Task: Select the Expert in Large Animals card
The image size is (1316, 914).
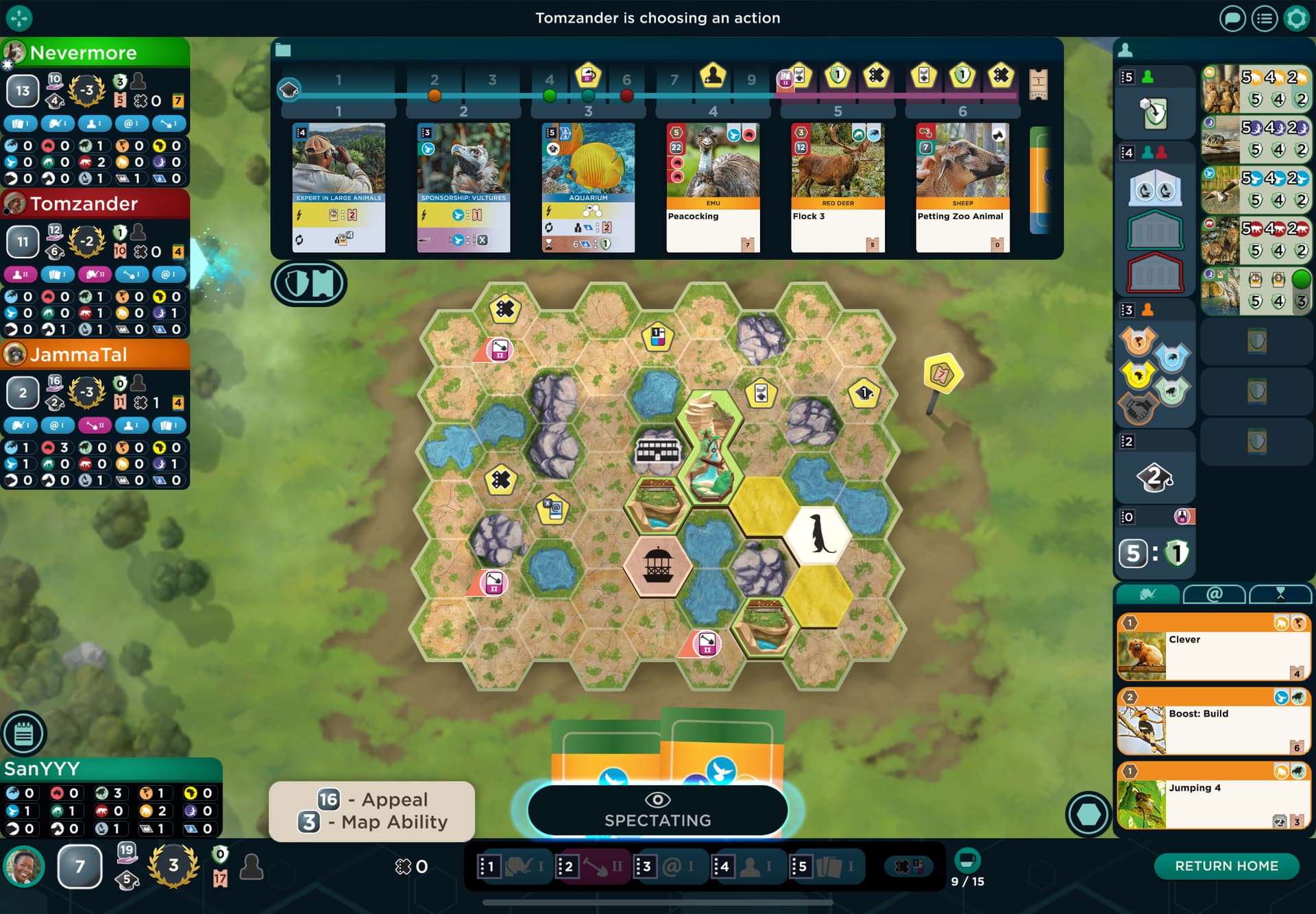Action: (339, 187)
